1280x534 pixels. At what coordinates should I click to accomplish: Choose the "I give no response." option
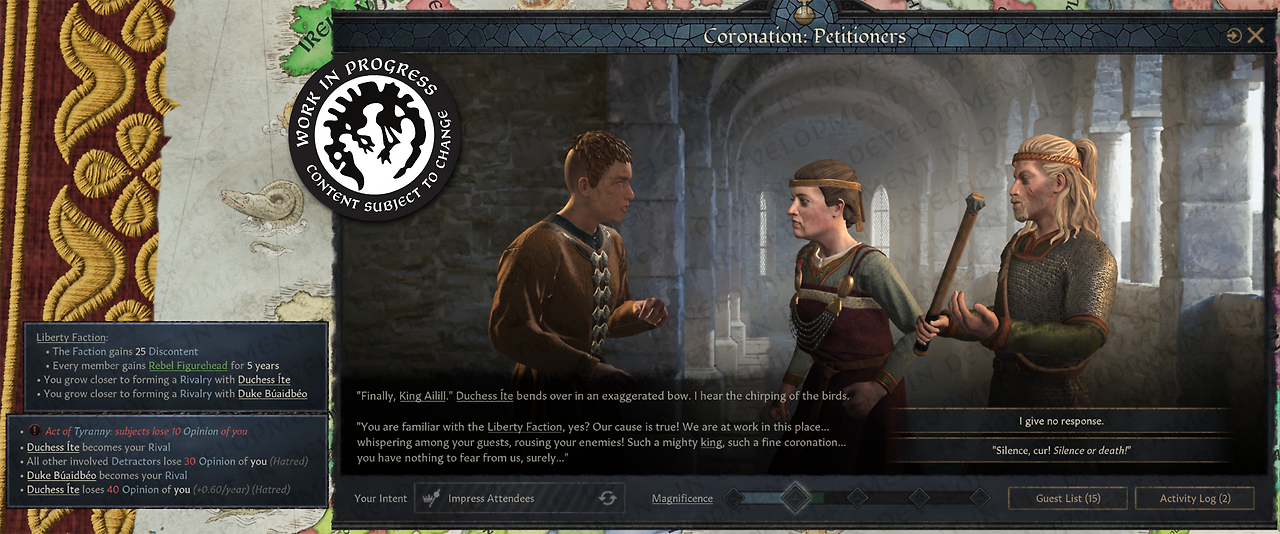pyautogui.click(x=1061, y=421)
